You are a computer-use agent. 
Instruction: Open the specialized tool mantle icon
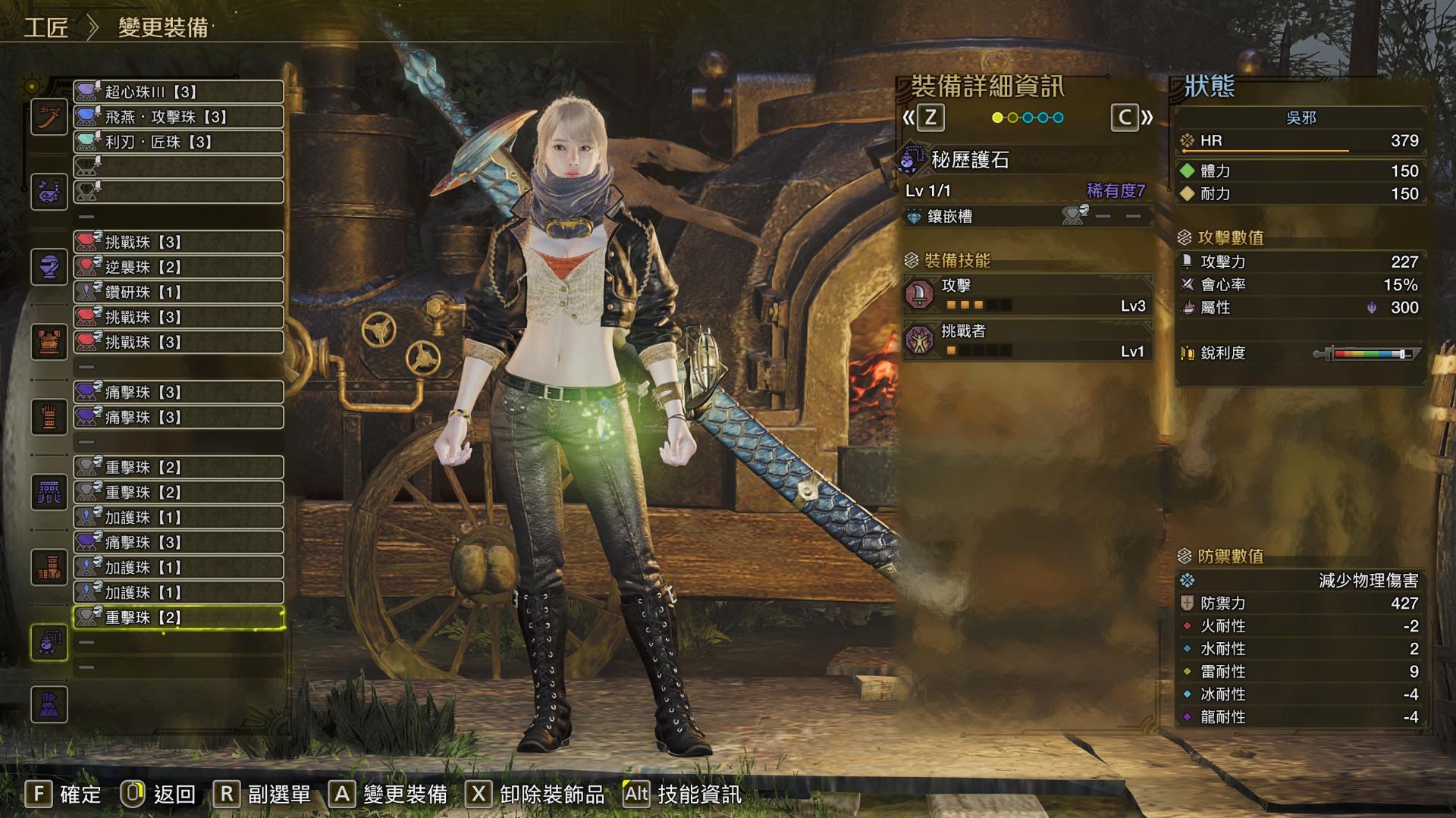49,704
